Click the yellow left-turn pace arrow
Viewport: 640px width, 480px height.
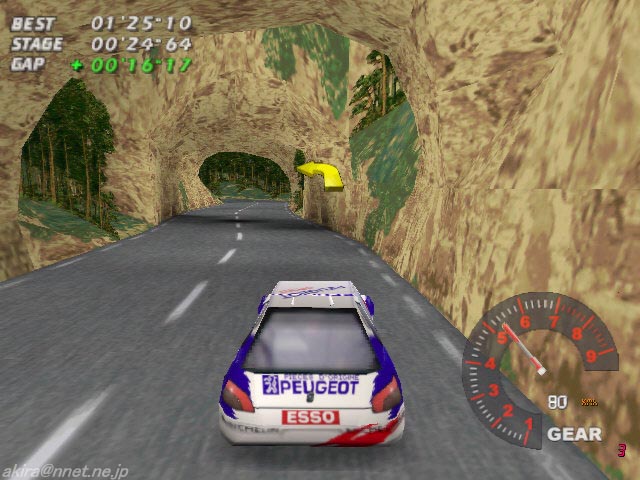tap(320, 174)
